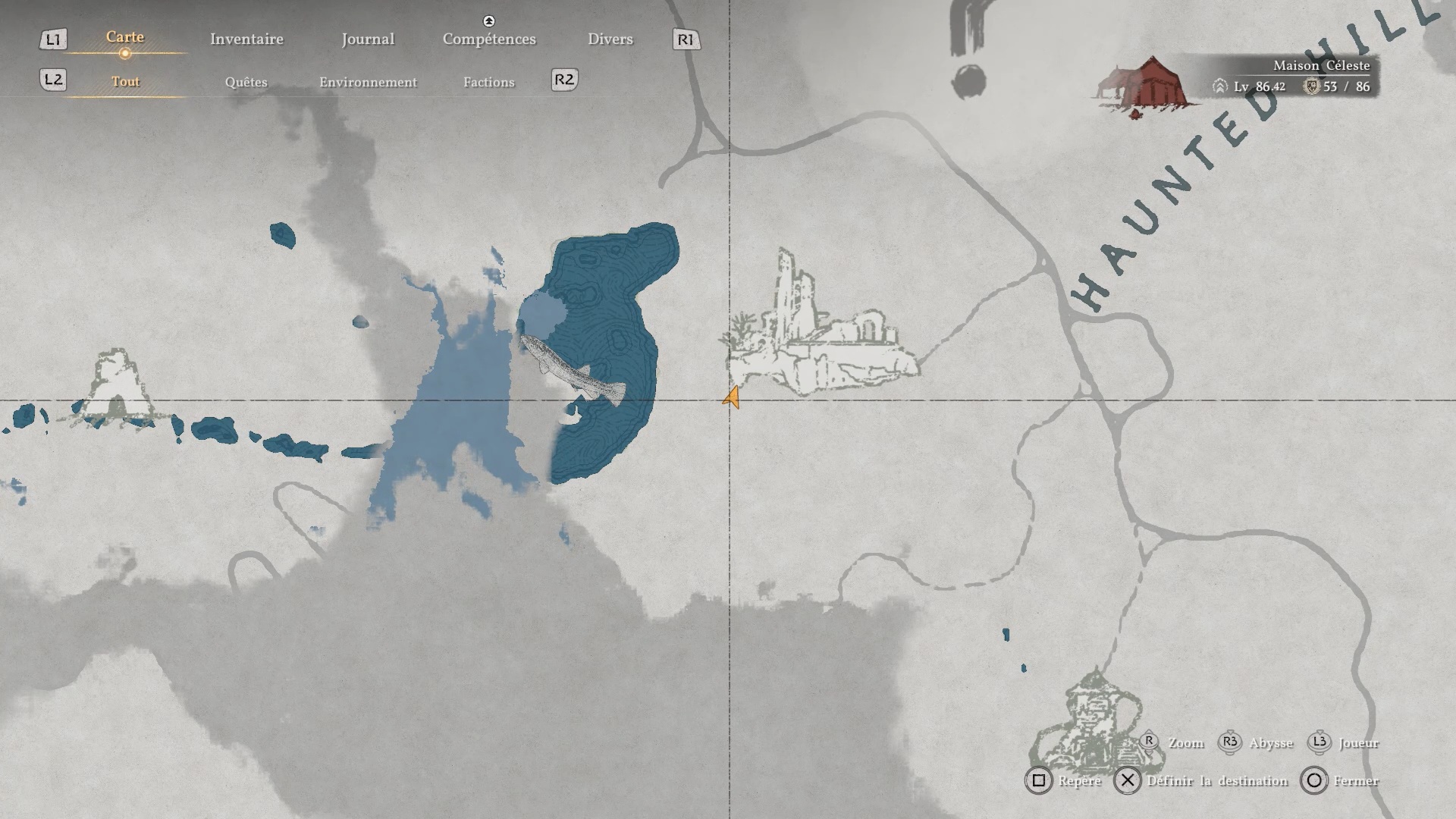Switch to the Carte tab

click(x=125, y=37)
